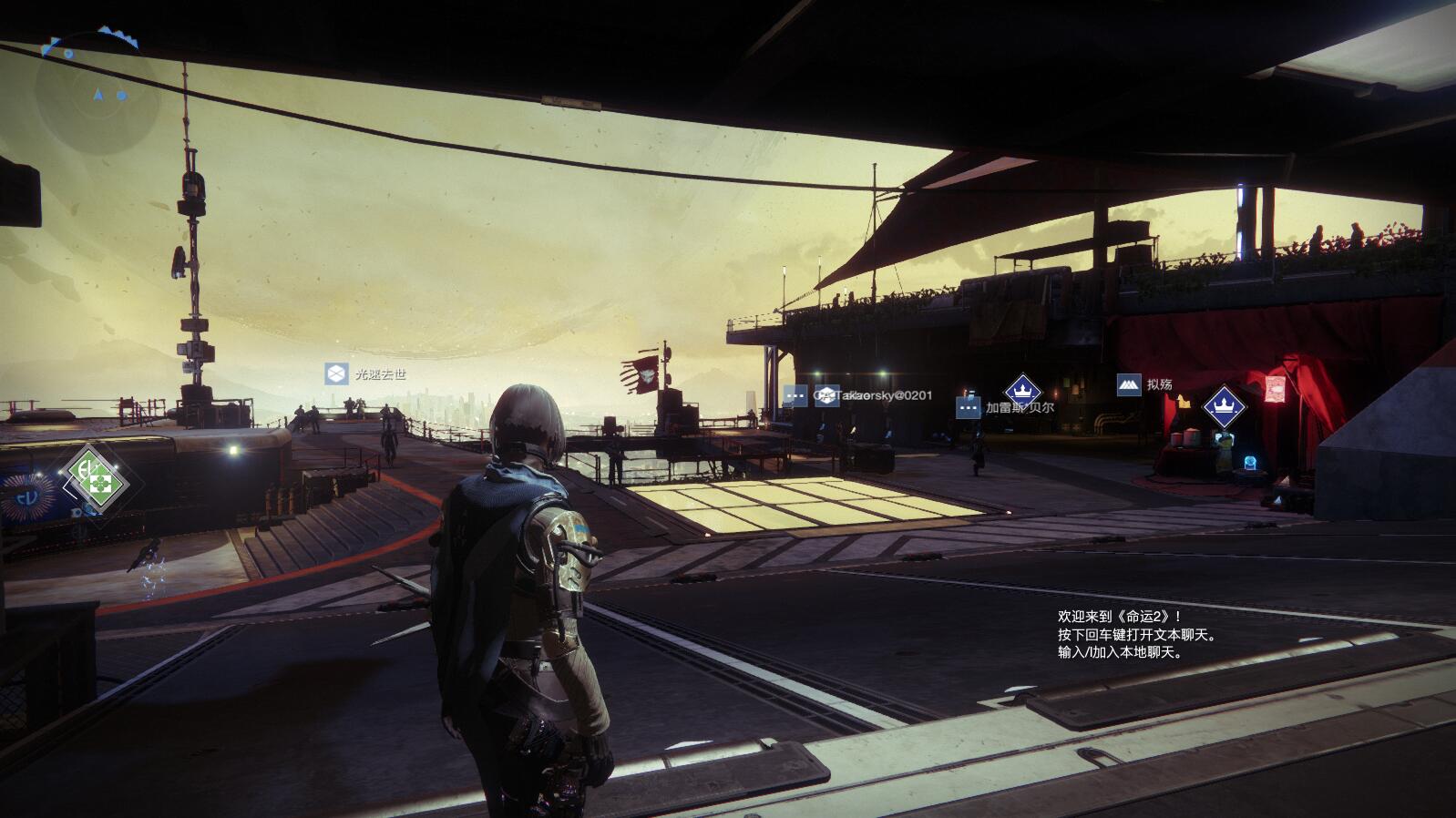The width and height of the screenshot is (1456, 818).
Task: Click the crown marker above 加雷斯·贝尔's name
Action: click(x=1021, y=391)
